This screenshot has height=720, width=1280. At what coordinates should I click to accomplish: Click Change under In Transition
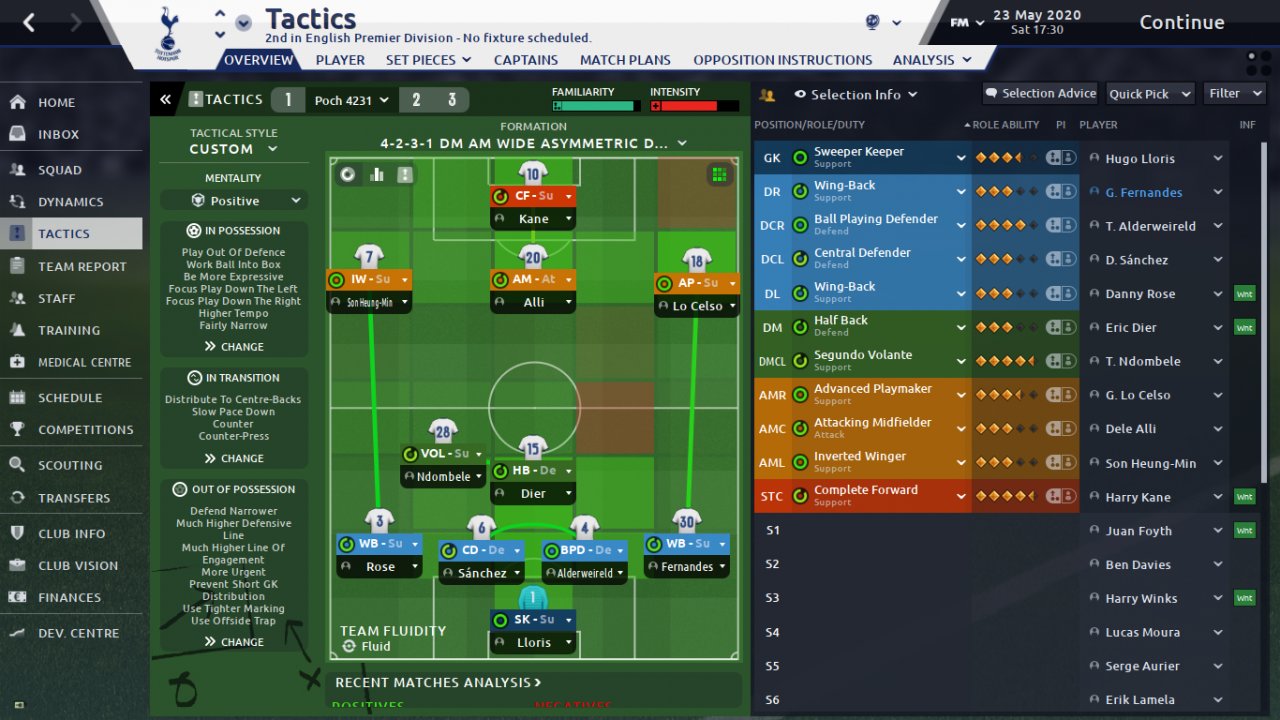(234, 459)
